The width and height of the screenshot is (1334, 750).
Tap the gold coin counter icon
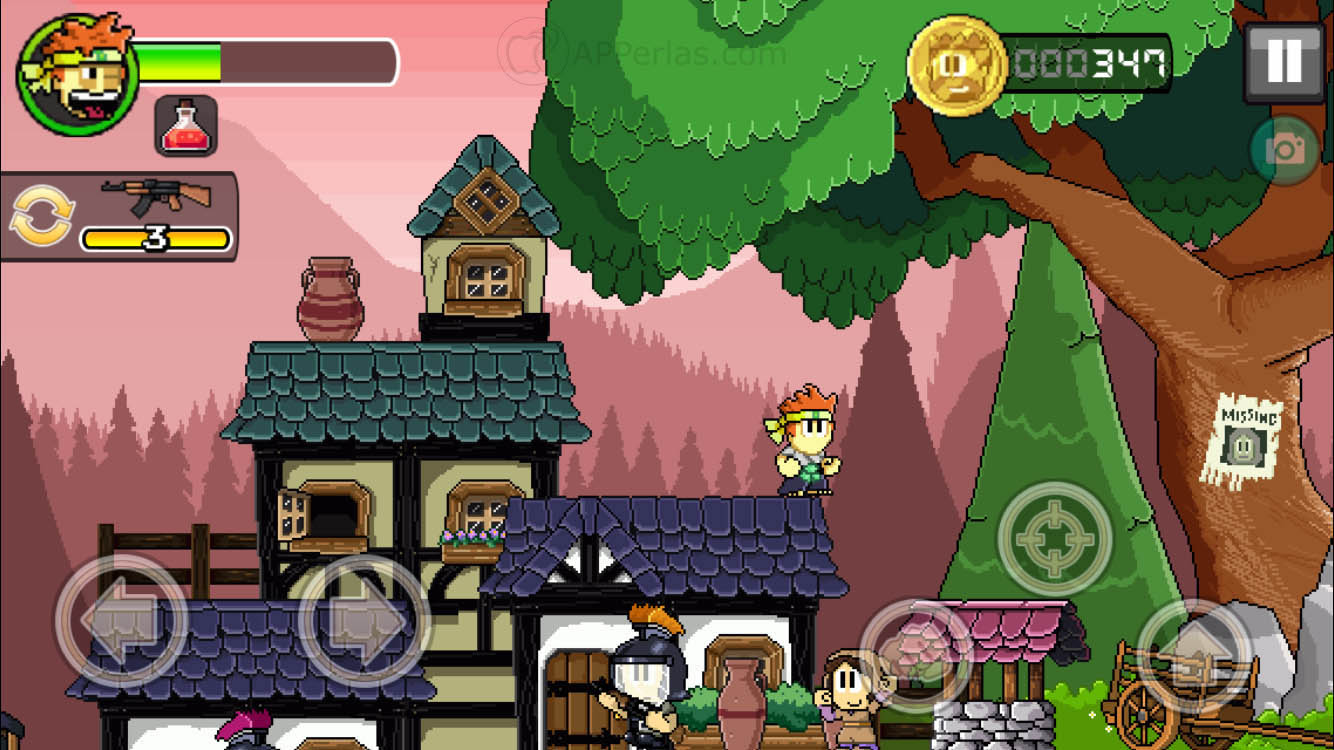956,65
